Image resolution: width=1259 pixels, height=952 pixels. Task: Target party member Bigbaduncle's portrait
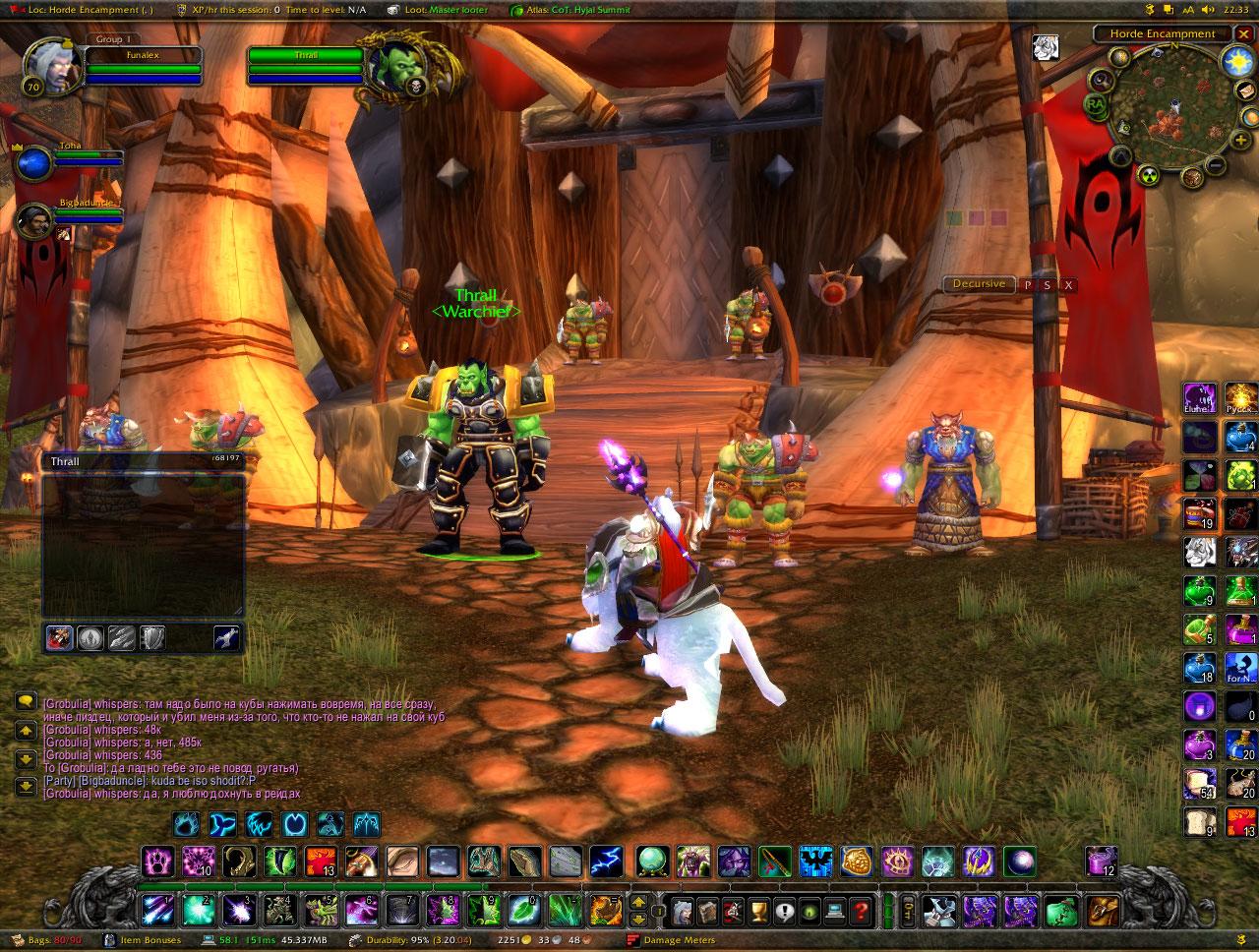[34, 220]
